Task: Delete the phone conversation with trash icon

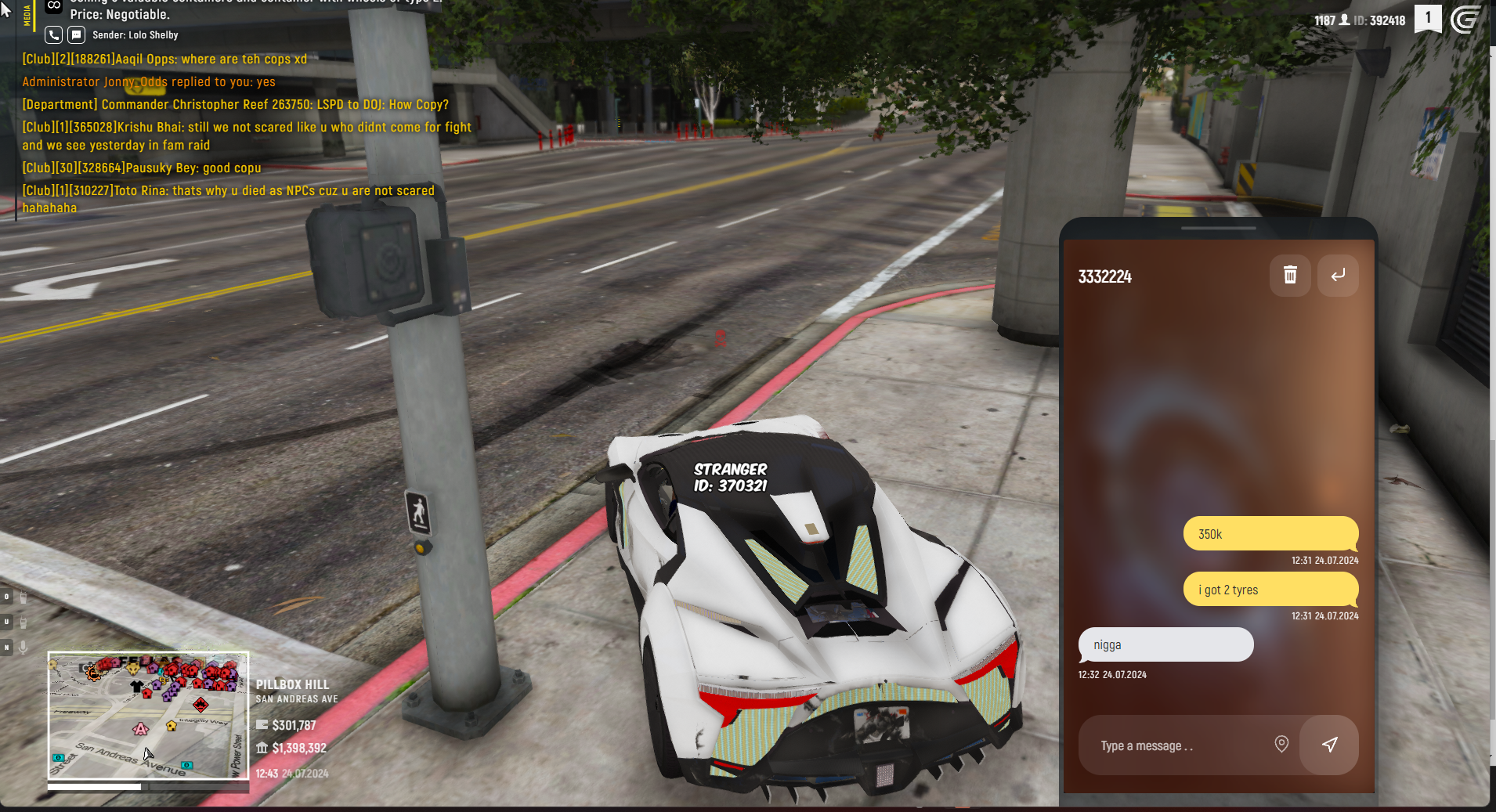Action: point(1290,276)
